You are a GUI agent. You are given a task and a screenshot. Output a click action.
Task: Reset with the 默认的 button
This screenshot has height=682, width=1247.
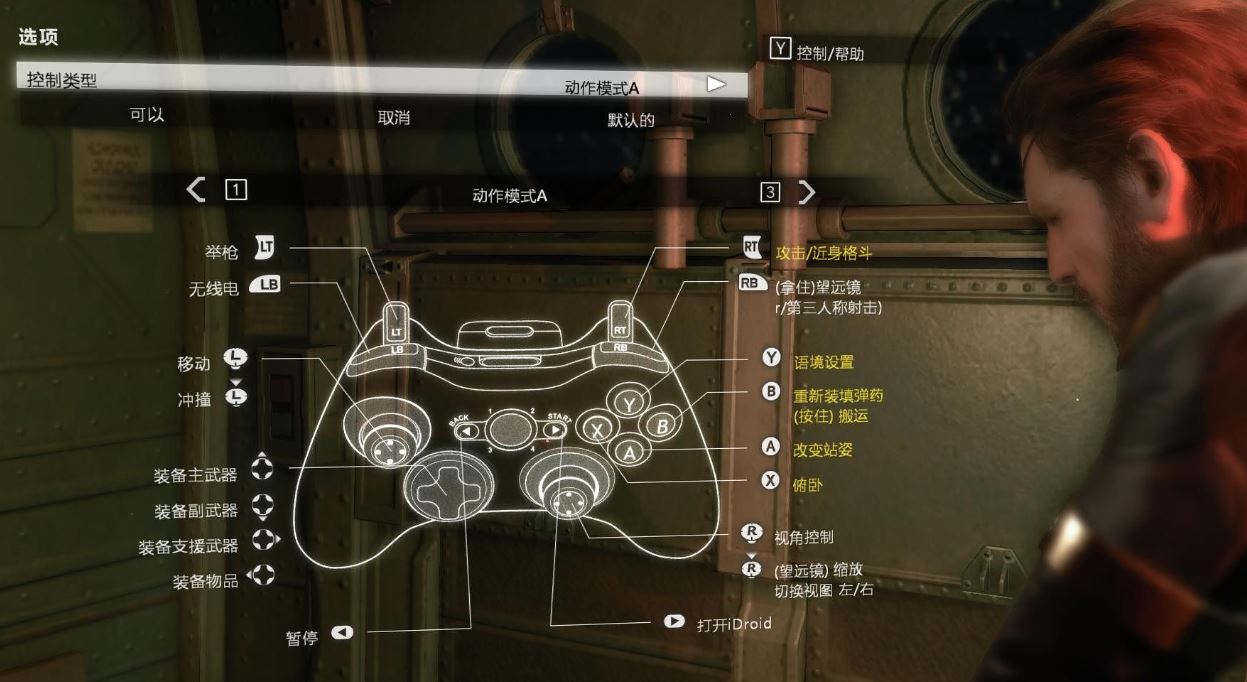coord(631,121)
